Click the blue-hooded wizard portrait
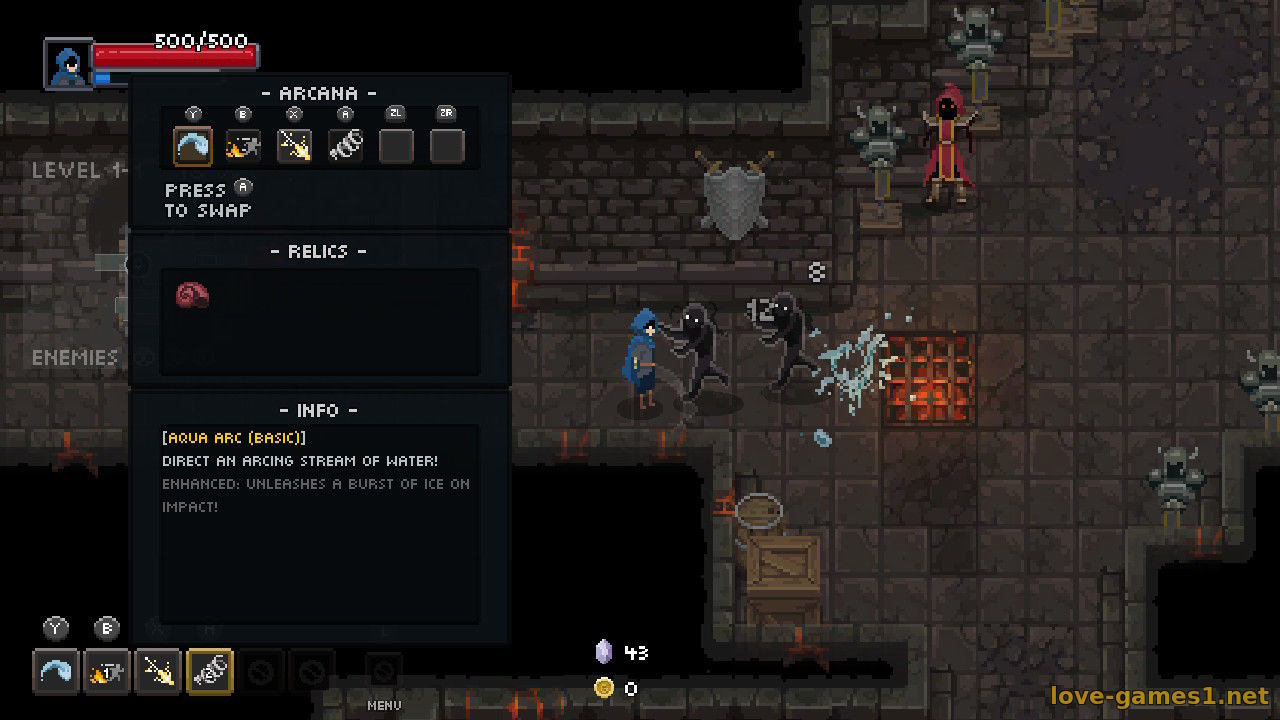 pyautogui.click(x=68, y=64)
